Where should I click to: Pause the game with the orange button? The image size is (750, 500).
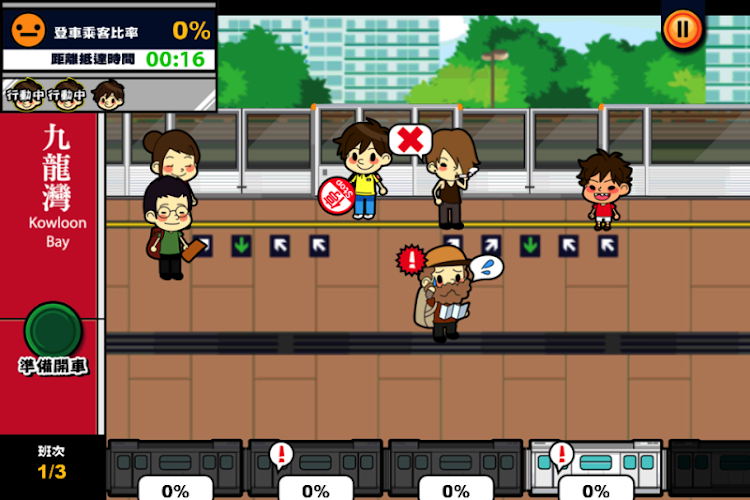tap(682, 29)
